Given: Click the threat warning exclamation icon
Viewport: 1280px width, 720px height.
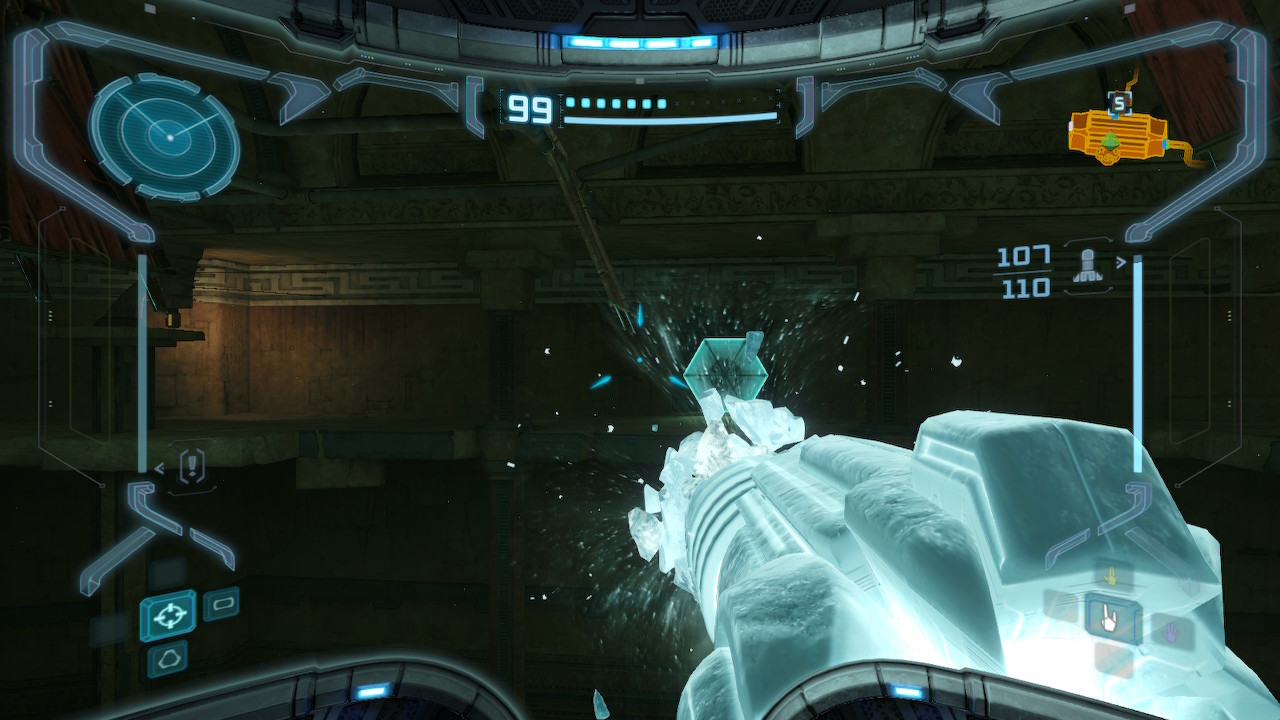Looking at the screenshot, I should [192, 465].
